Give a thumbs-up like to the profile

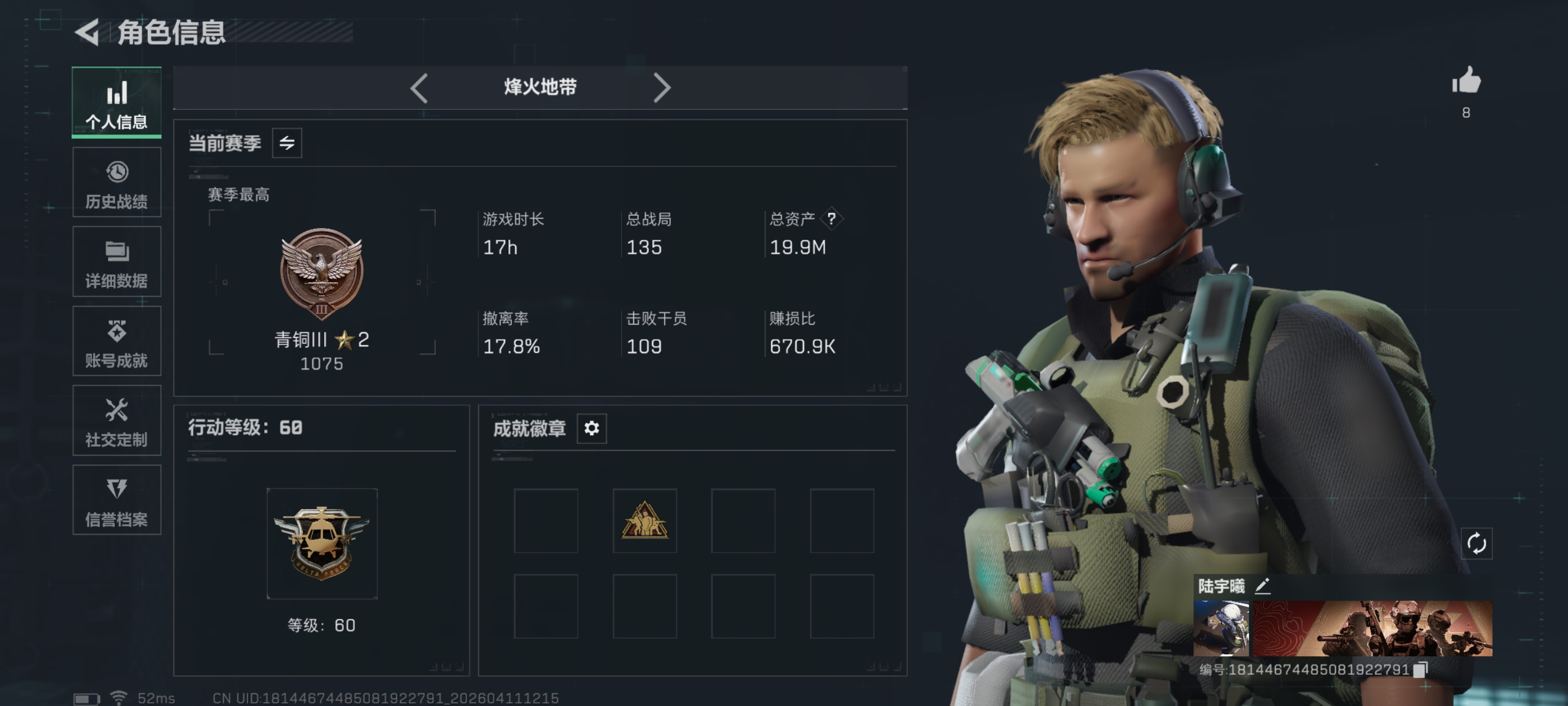(x=1466, y=82)
